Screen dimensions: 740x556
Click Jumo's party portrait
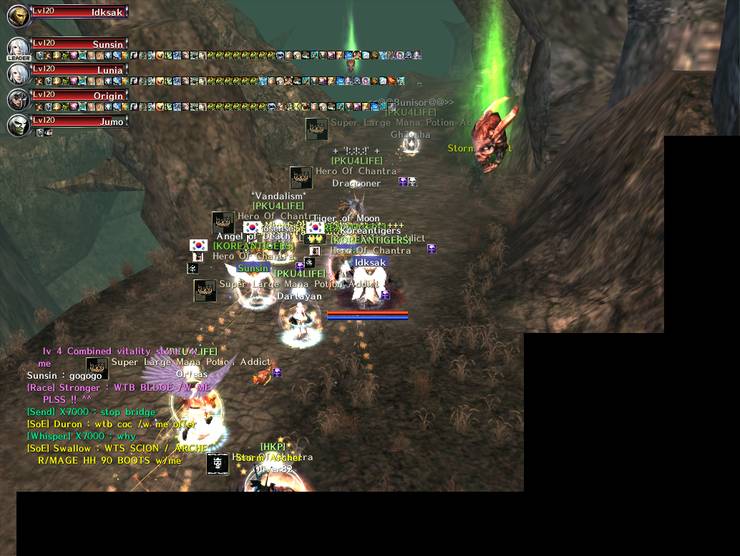tap(18, 125)
